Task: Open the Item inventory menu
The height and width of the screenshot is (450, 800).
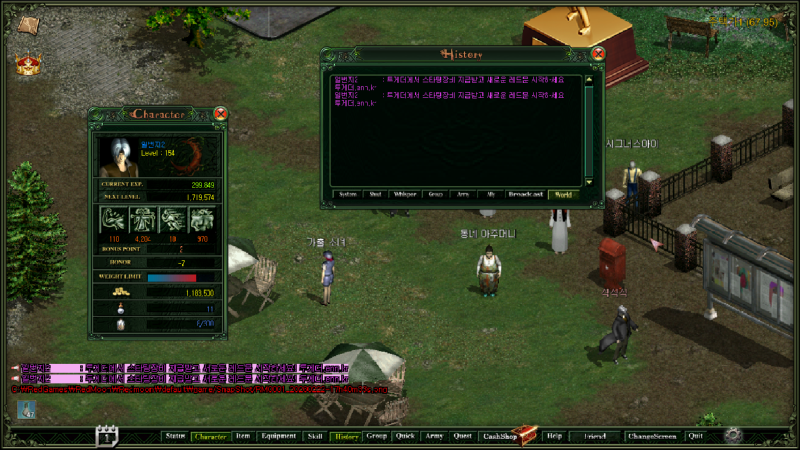Action: click(243, 436)
